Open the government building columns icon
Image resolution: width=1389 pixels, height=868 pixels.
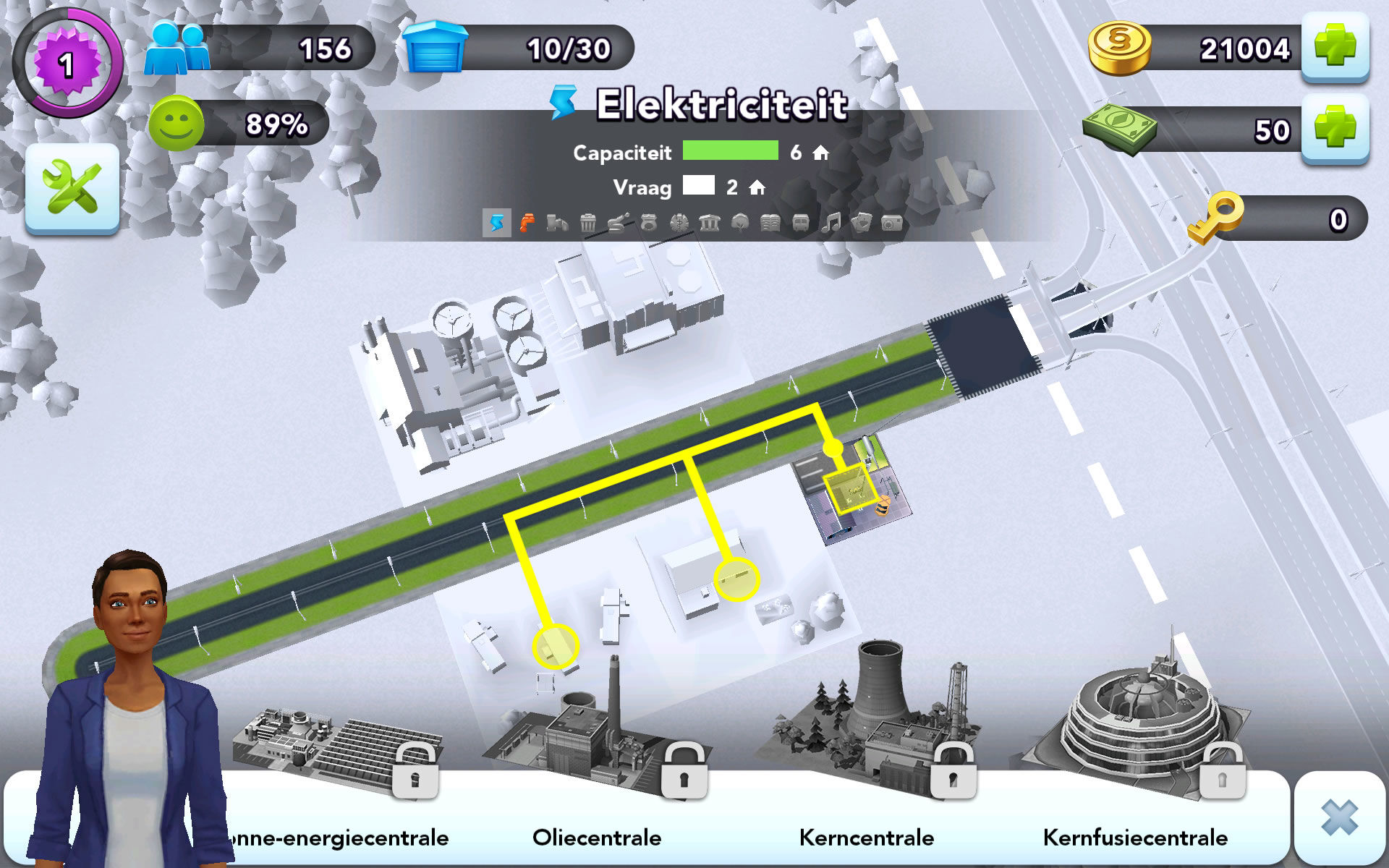tap(709, 223)
